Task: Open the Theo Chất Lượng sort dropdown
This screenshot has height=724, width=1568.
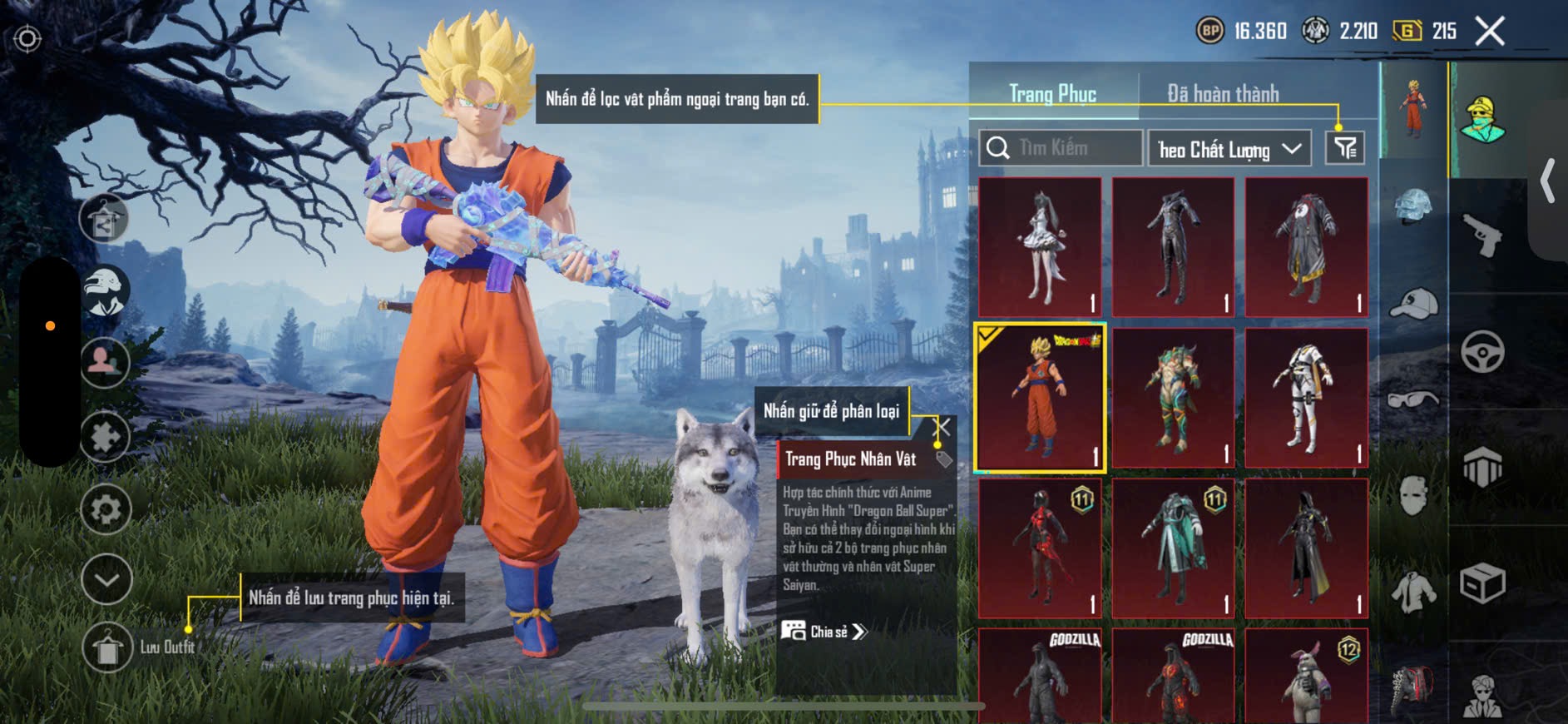Action: click(x=1229, y=149)
